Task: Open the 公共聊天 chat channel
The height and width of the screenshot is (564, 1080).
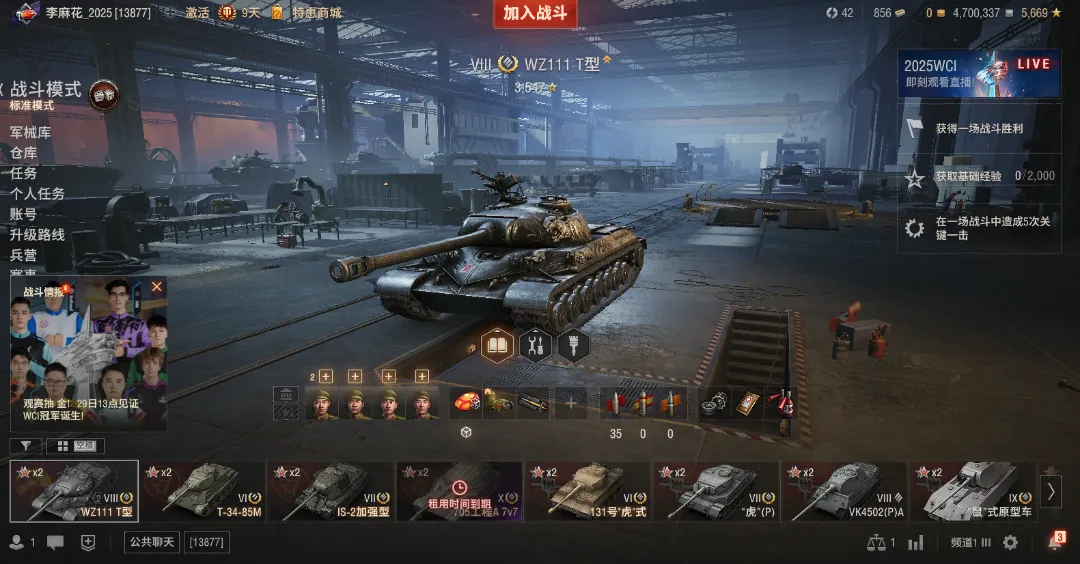Action: pyautogui.click(x=151, y=542)
